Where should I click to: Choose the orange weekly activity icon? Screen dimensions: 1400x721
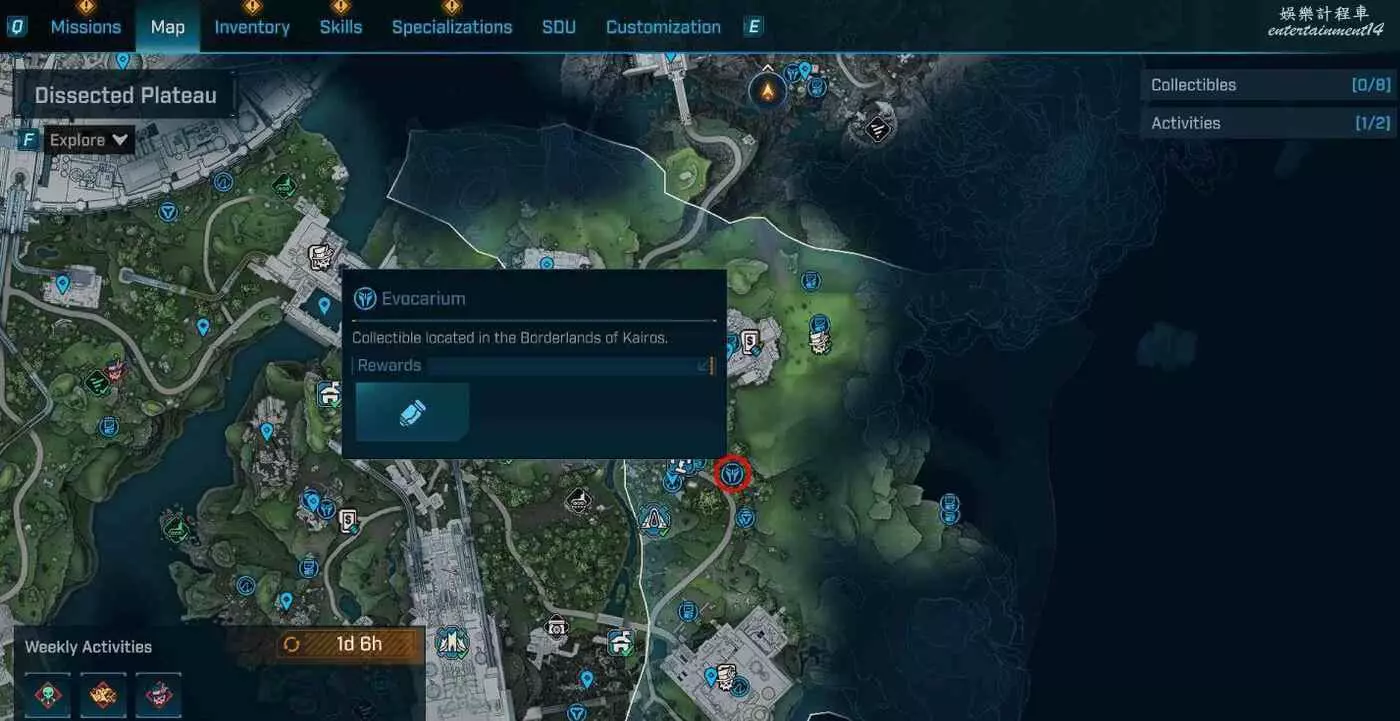(x=103, y=694)
